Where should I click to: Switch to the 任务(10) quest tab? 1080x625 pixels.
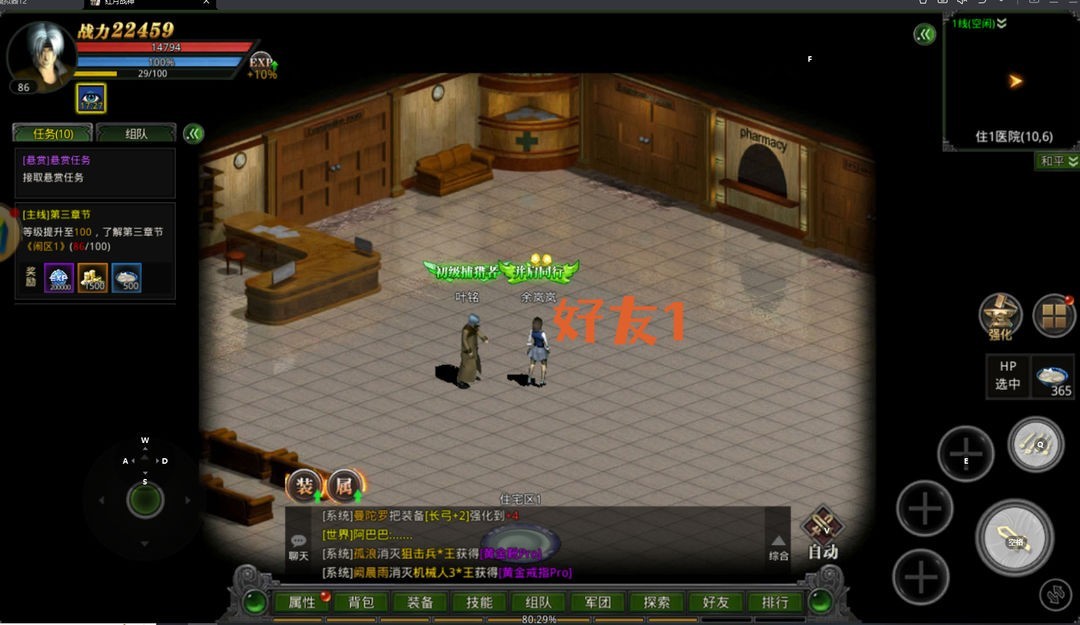tap(52, 133)
